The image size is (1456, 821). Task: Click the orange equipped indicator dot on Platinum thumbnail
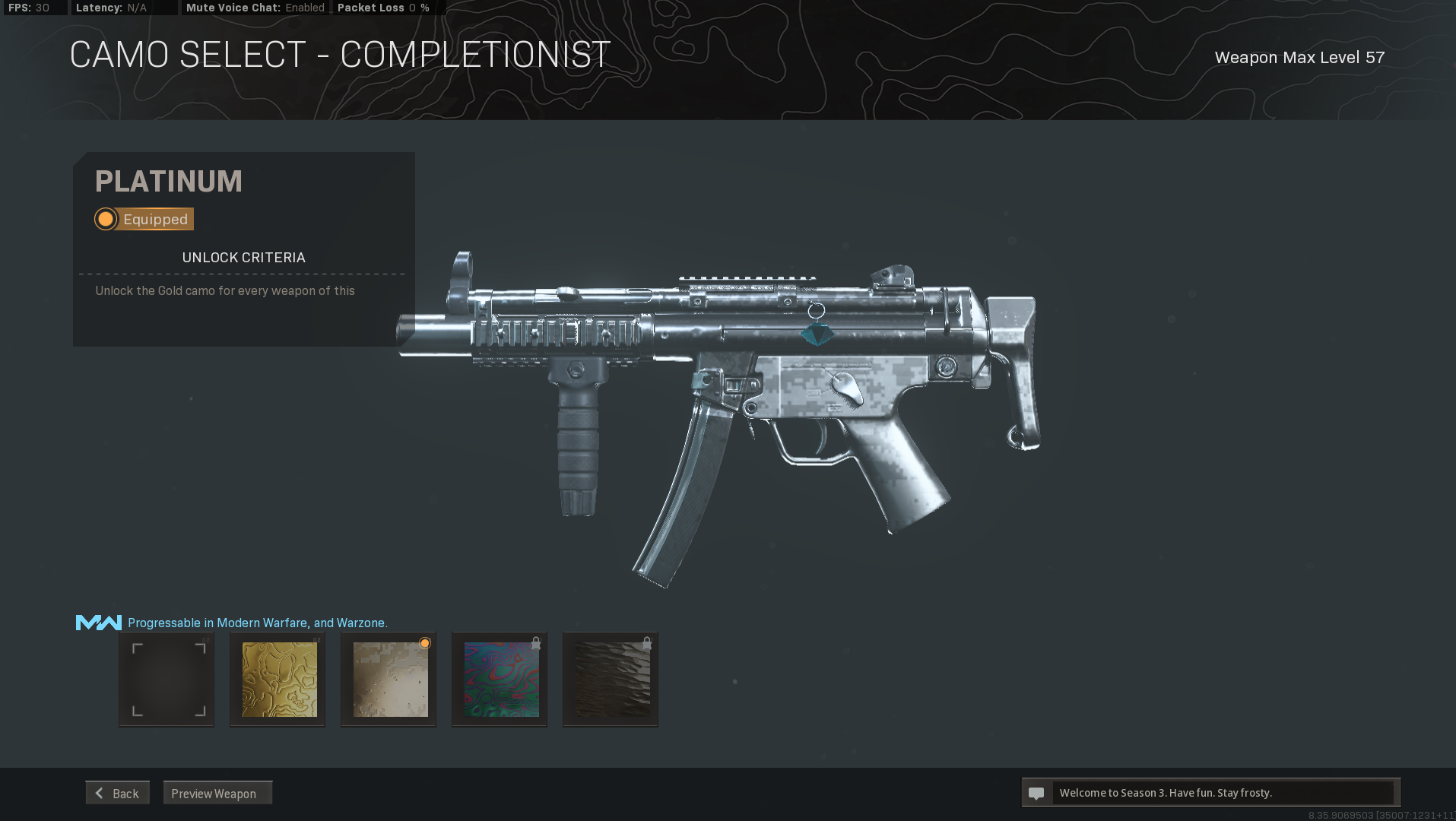(424, 643)
